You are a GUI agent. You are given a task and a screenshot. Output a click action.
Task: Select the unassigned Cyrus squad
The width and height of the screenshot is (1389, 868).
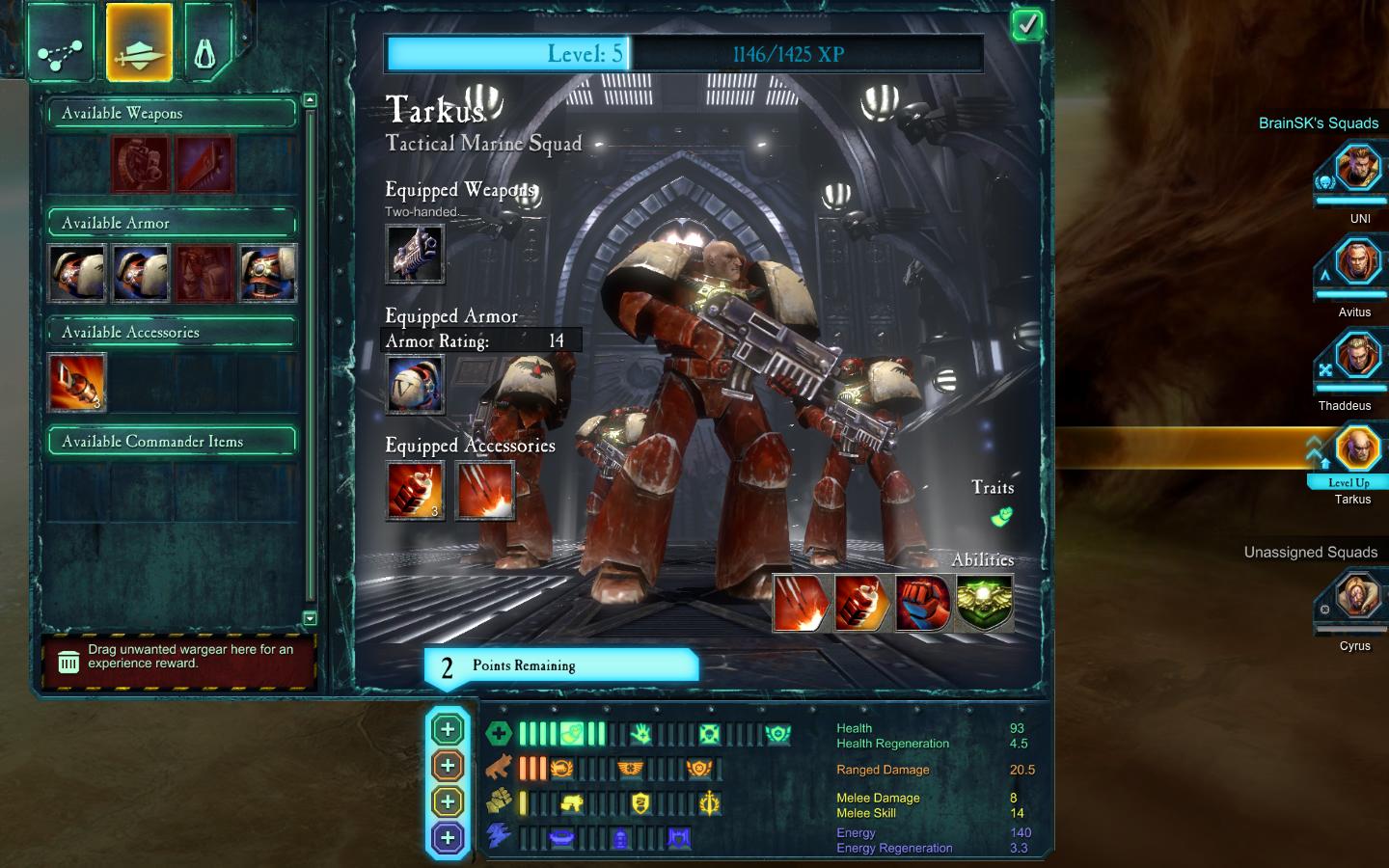click(x=1356, y=598)
